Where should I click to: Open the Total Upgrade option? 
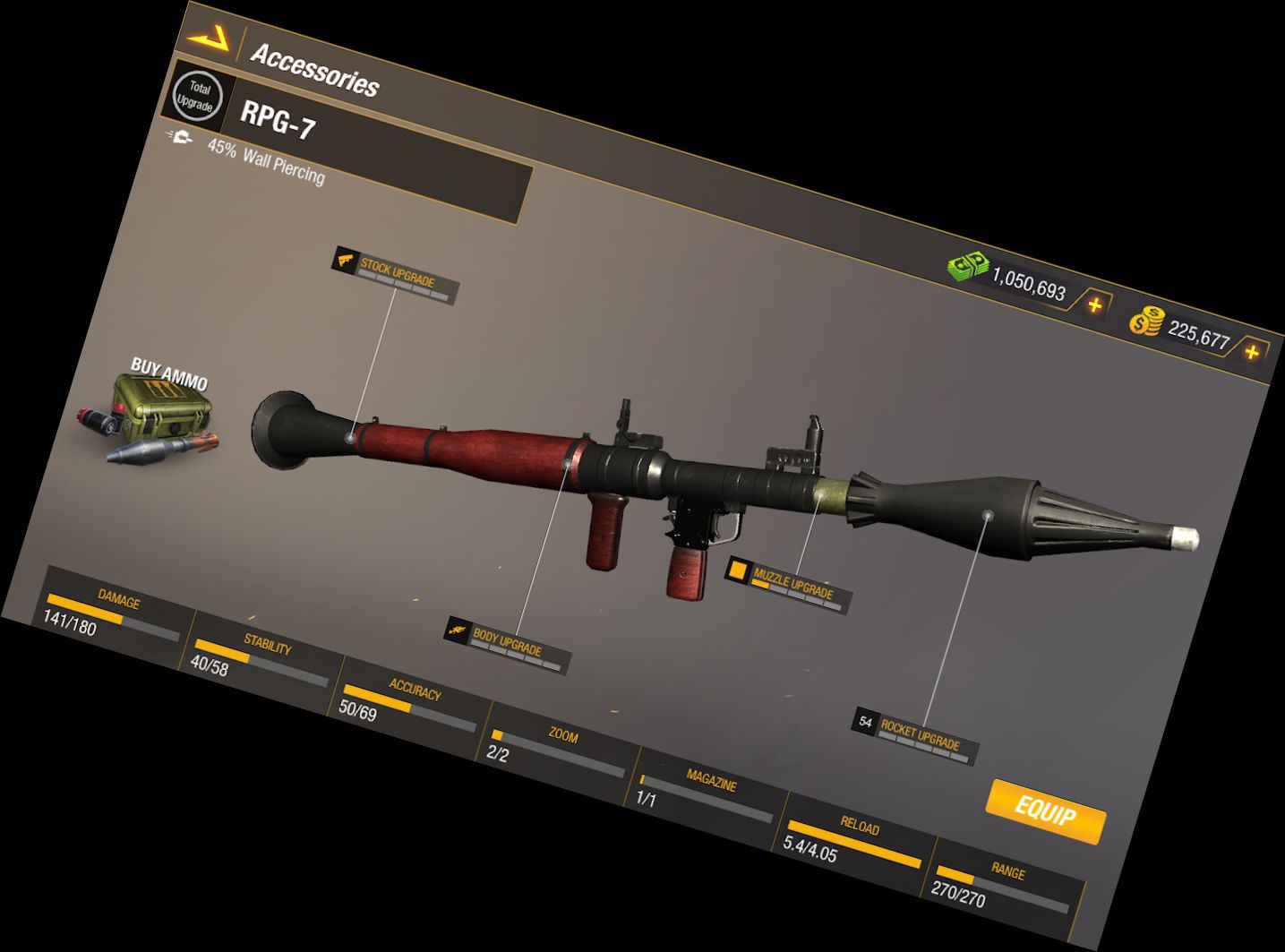click(x=197, y=96)
